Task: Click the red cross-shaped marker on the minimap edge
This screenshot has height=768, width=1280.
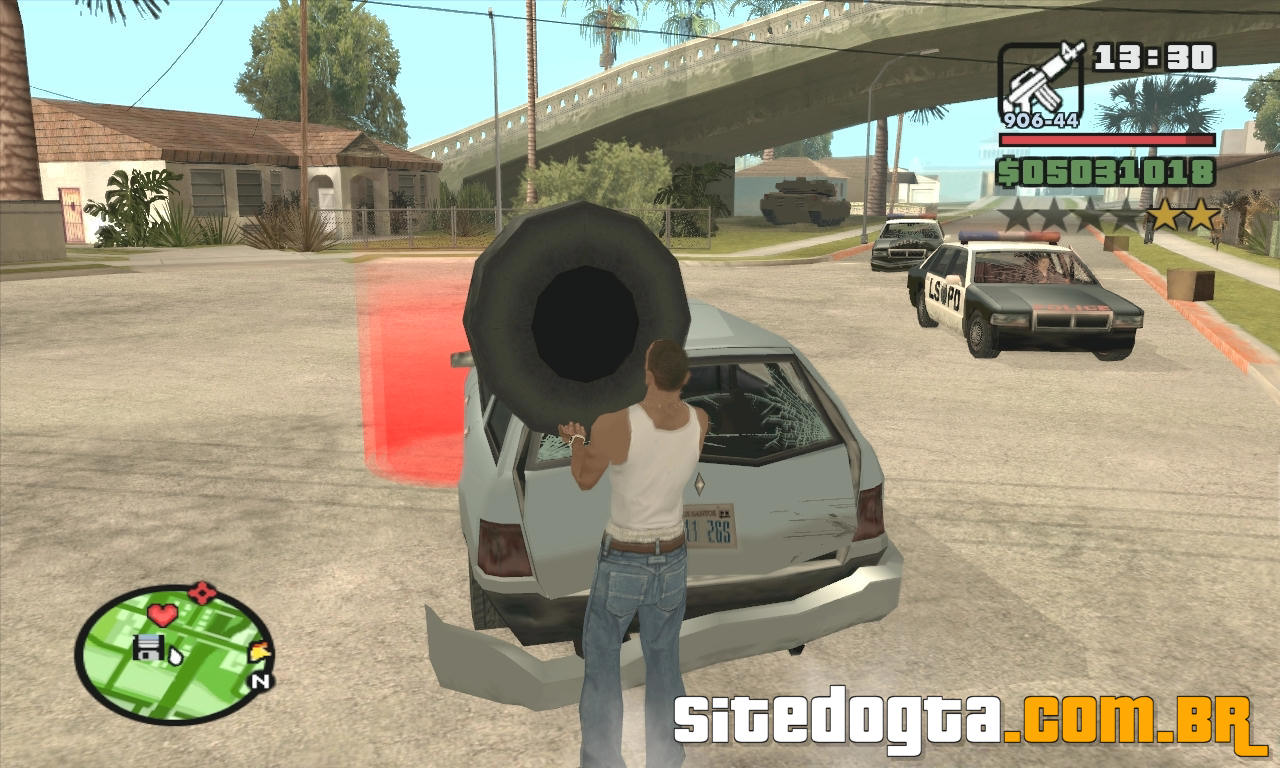Action: click(202, 592)
